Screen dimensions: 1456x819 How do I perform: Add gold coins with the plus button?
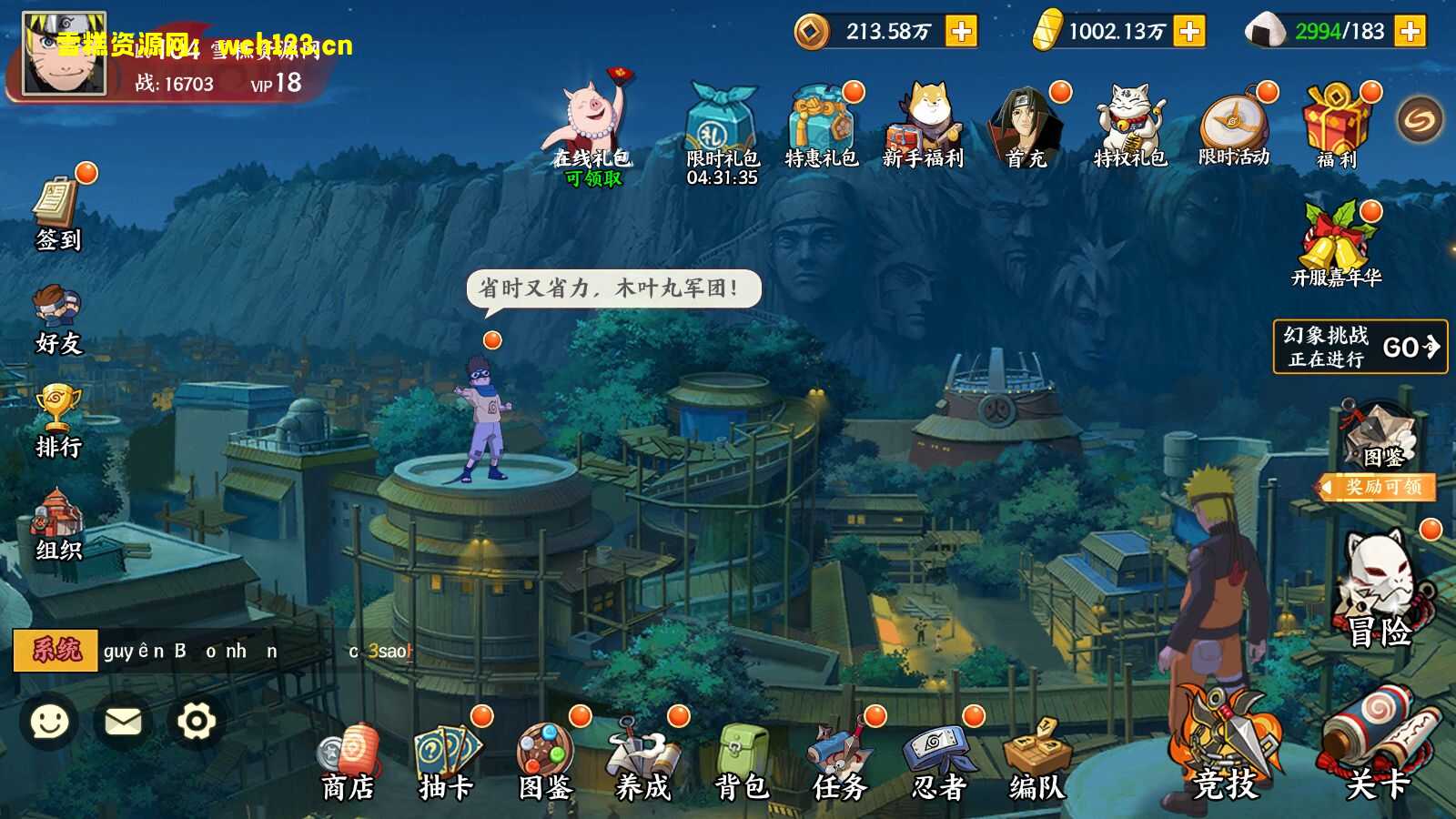pyautogui.click(x=961, y=32)
